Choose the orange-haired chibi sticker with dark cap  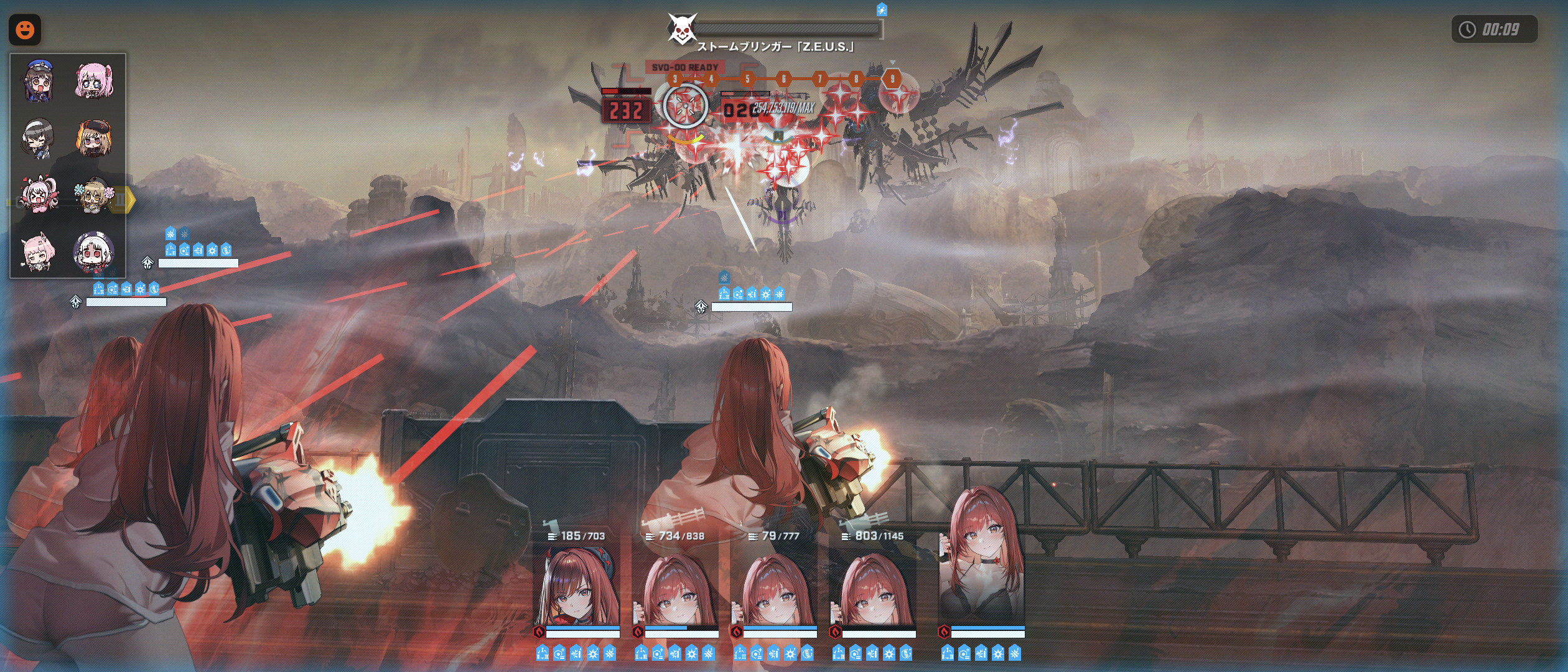tap(95, 138)
